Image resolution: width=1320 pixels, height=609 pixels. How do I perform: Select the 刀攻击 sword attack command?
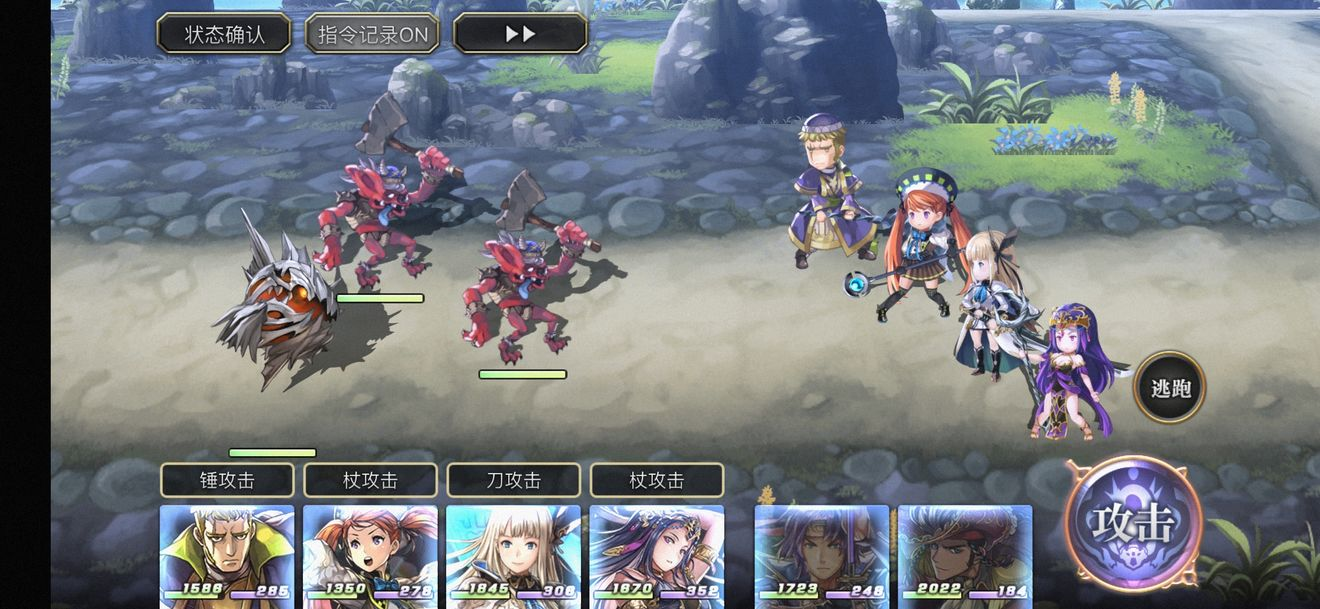(x=513, y=480)
